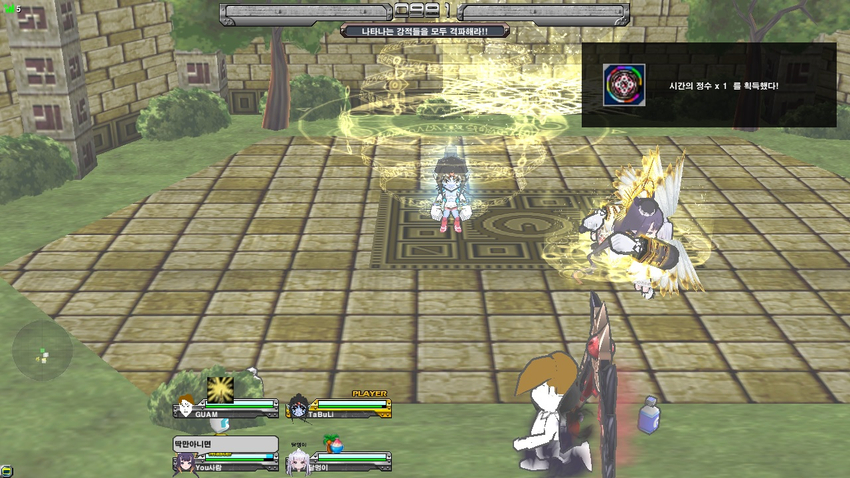
Task: Click the purple-haired You사랑 portrait
Action: [184, 462]
